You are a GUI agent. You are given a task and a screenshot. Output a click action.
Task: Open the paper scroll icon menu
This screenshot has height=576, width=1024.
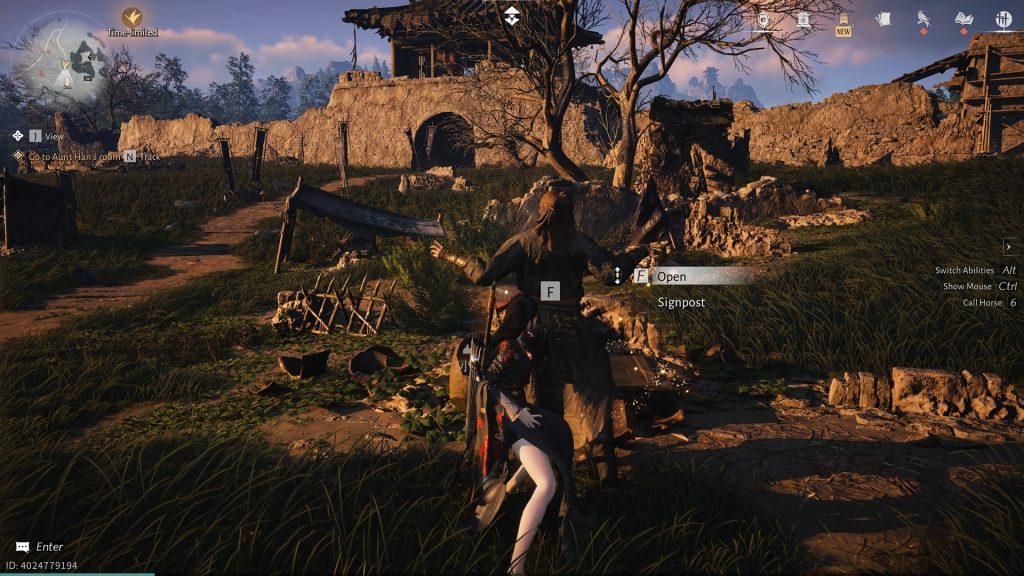883,19
